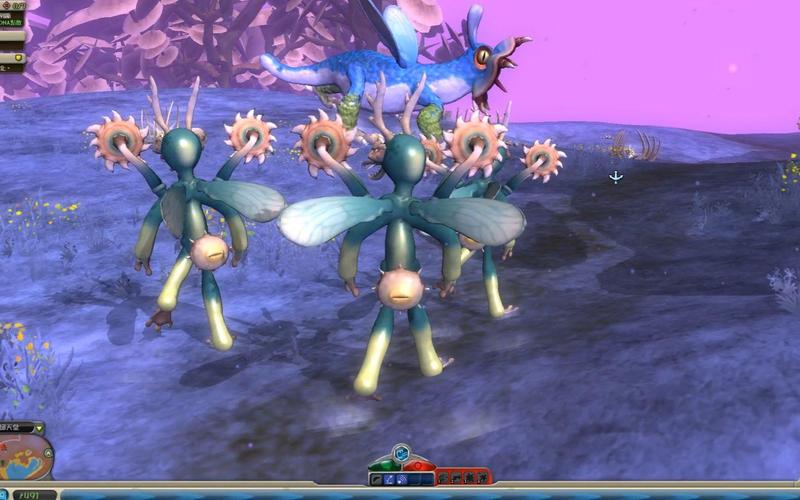800x500 pixels.
Task: Switch to the red combat stance
Action: (417, 465)
